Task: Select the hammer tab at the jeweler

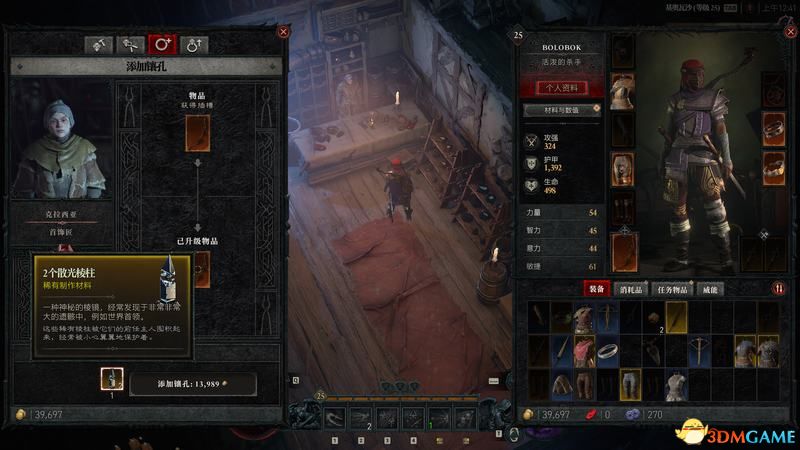Action: click(100, 44)
